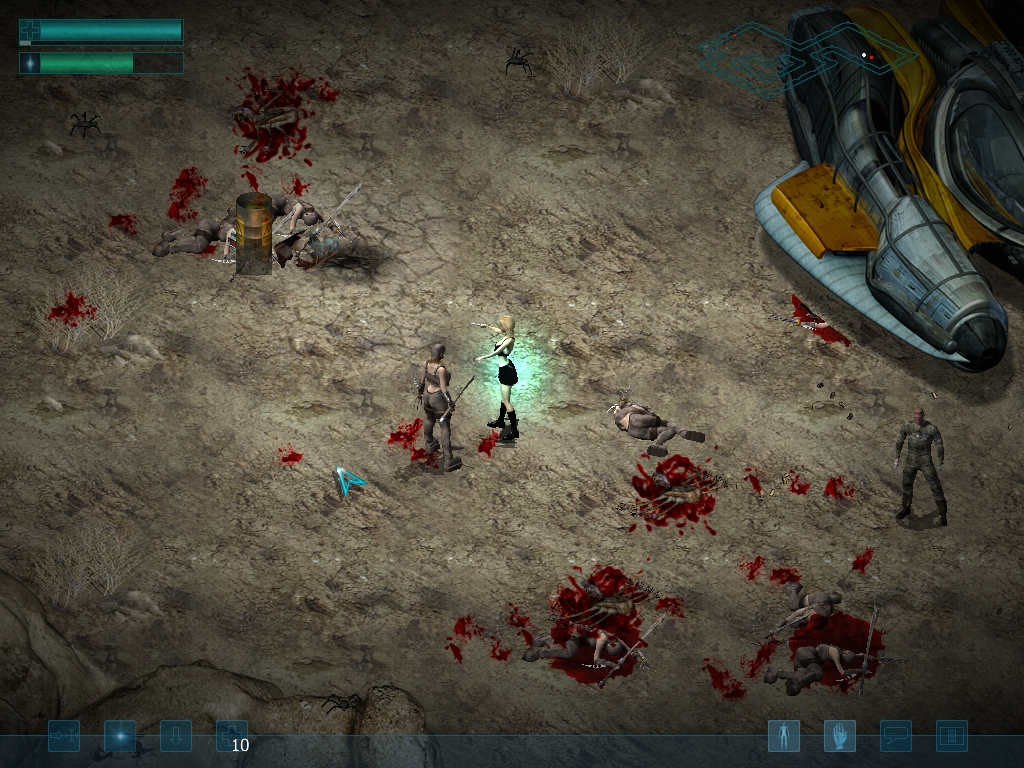The image size is (1024, 768).
Task: Use the medkit cross icon showing 10
Action: pos(231,737)
